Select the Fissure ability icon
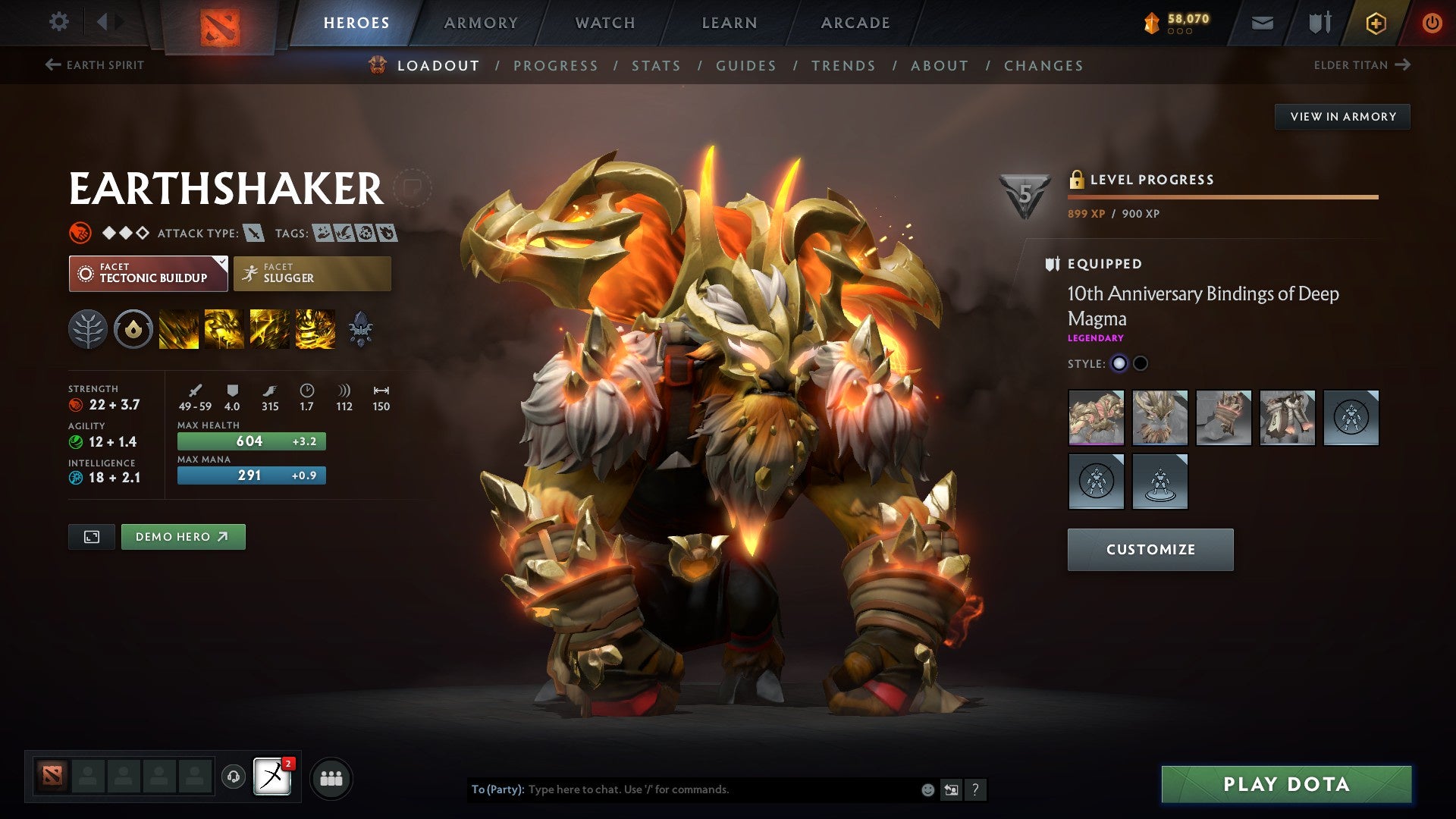 coord(179,329)
